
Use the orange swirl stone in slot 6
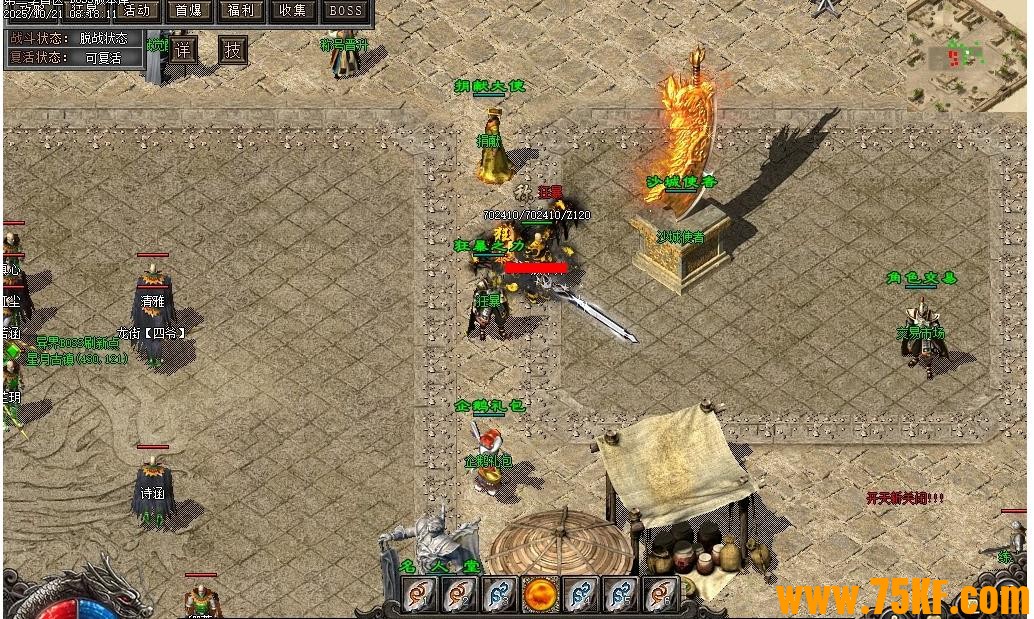point(660,595)
